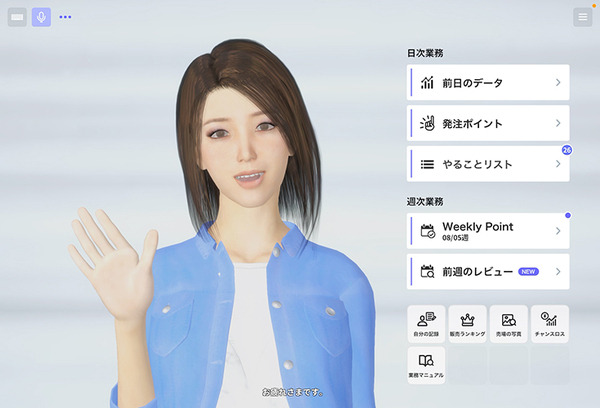
Task: Switch to keyboard input button
Action: pyautogui.click(x=17, y=17)
